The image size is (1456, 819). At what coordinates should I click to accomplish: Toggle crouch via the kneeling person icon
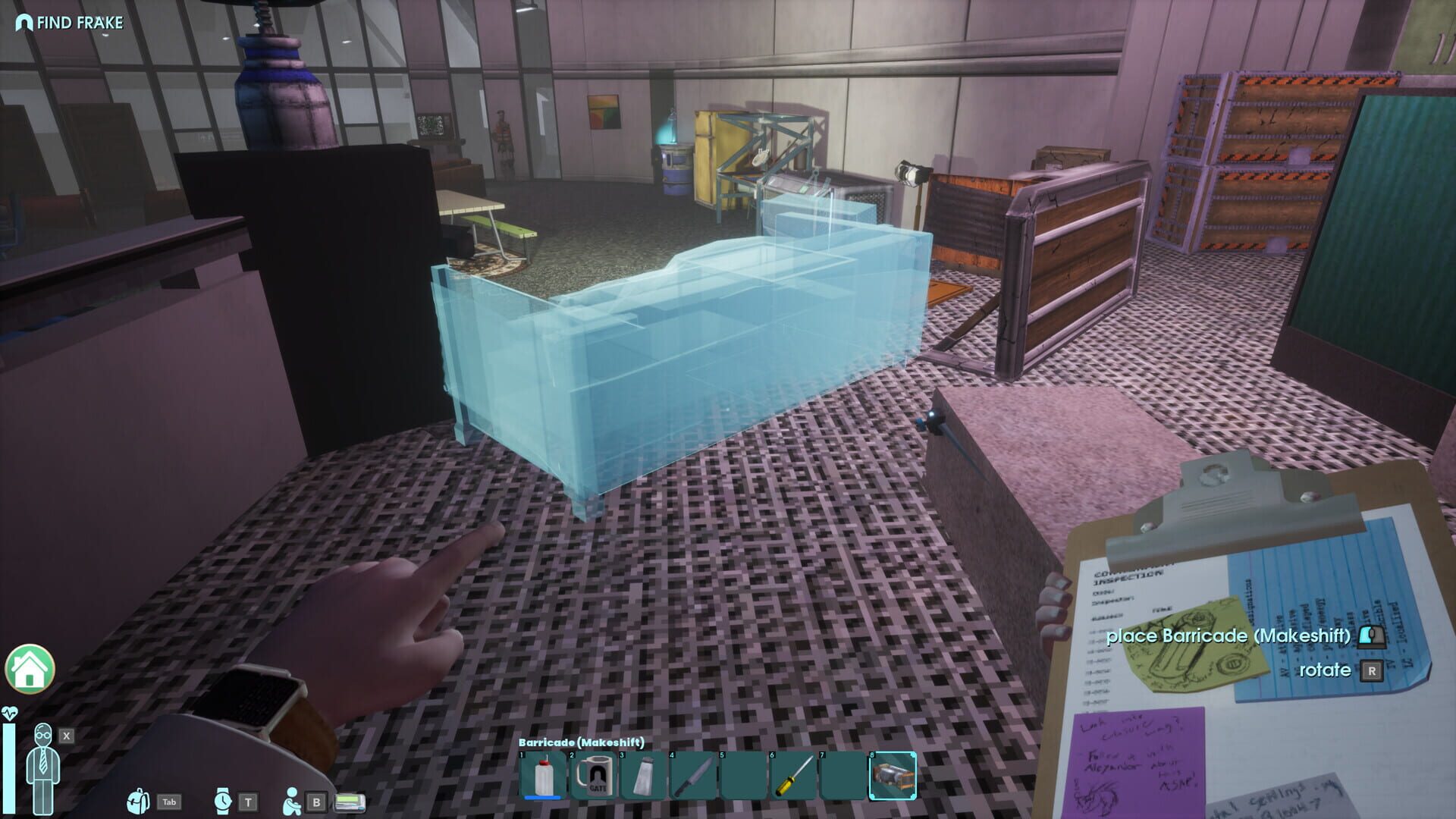pyautogui.click(x=292, y=802)
